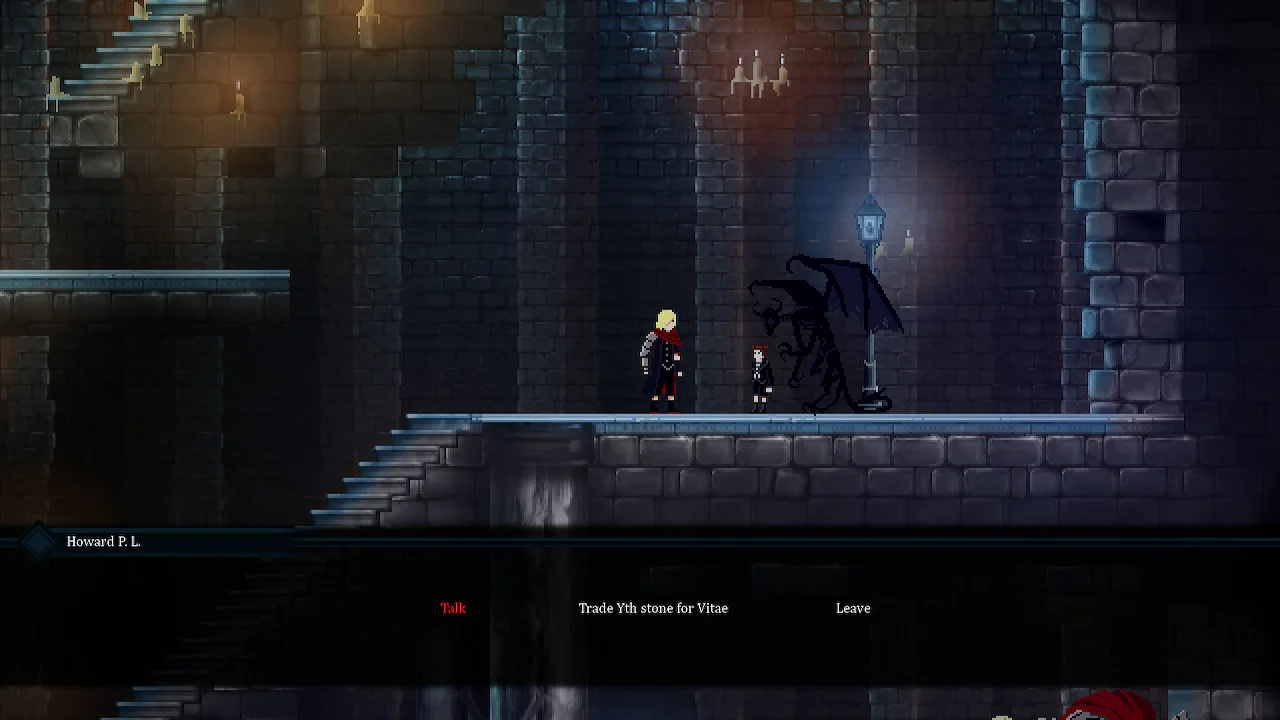Click the small child character near the creature
Image resolution: width=1280 pixels, height=720 pixels.
point(758,375)
